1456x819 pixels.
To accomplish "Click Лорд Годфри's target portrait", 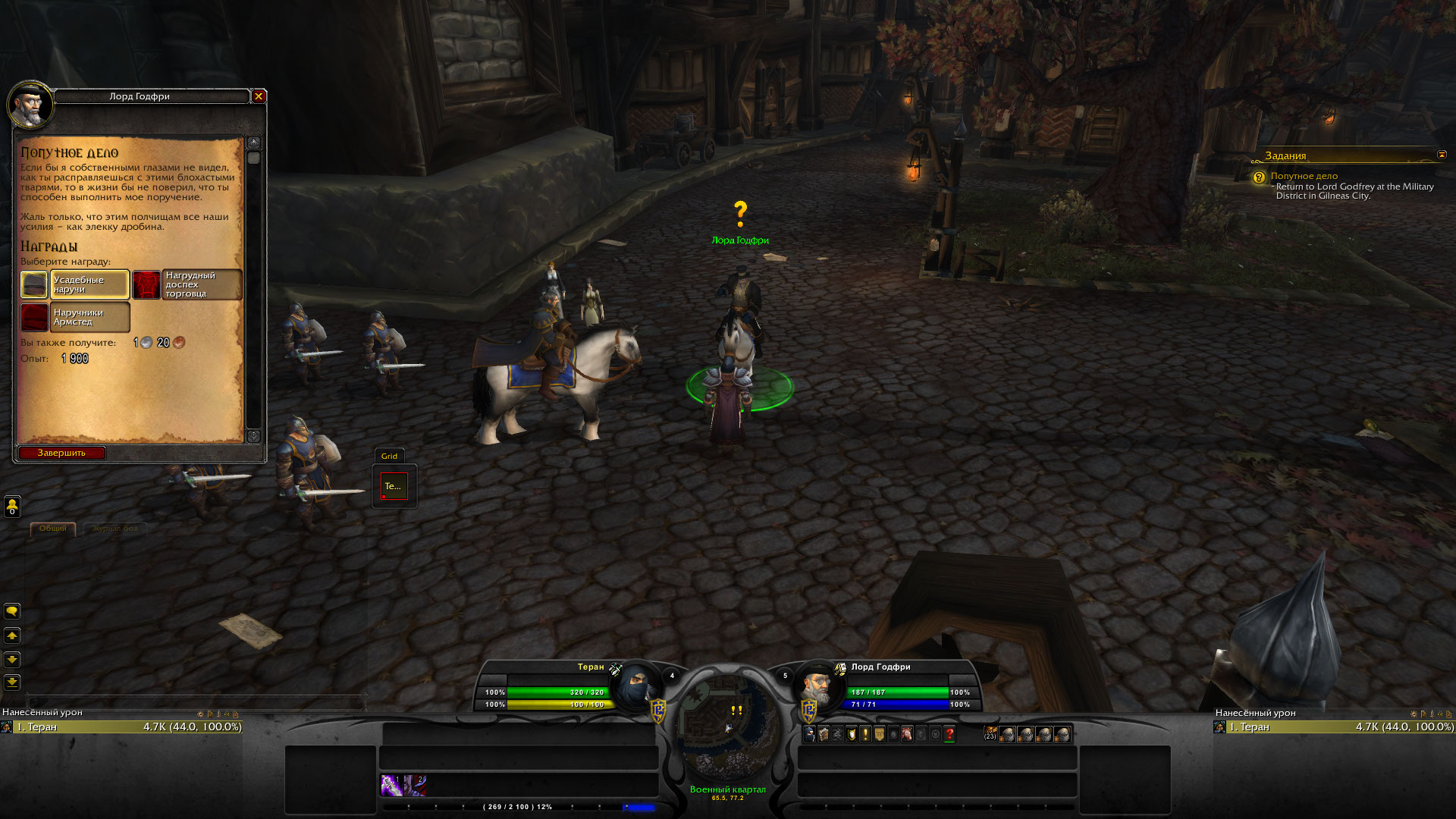I will [817, 686].
